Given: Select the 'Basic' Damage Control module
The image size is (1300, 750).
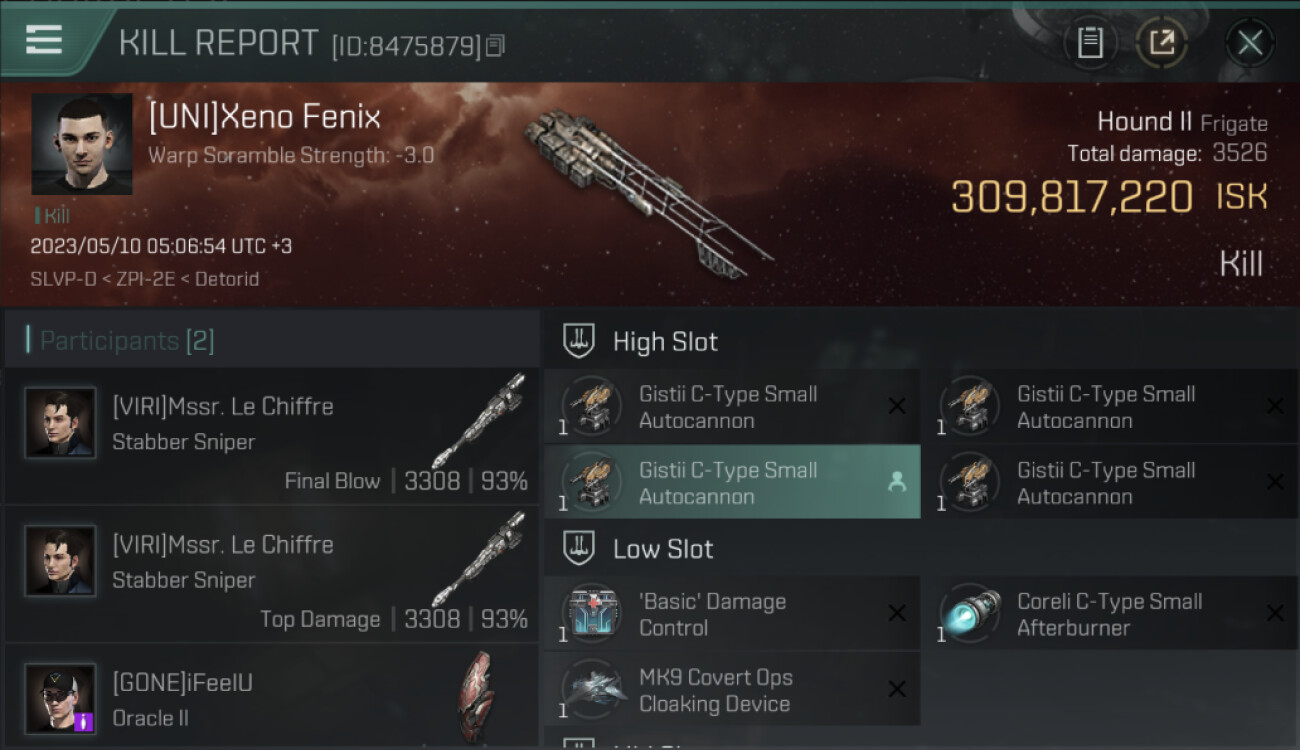Looking at the screenshot, I should (x=731, y=614).
